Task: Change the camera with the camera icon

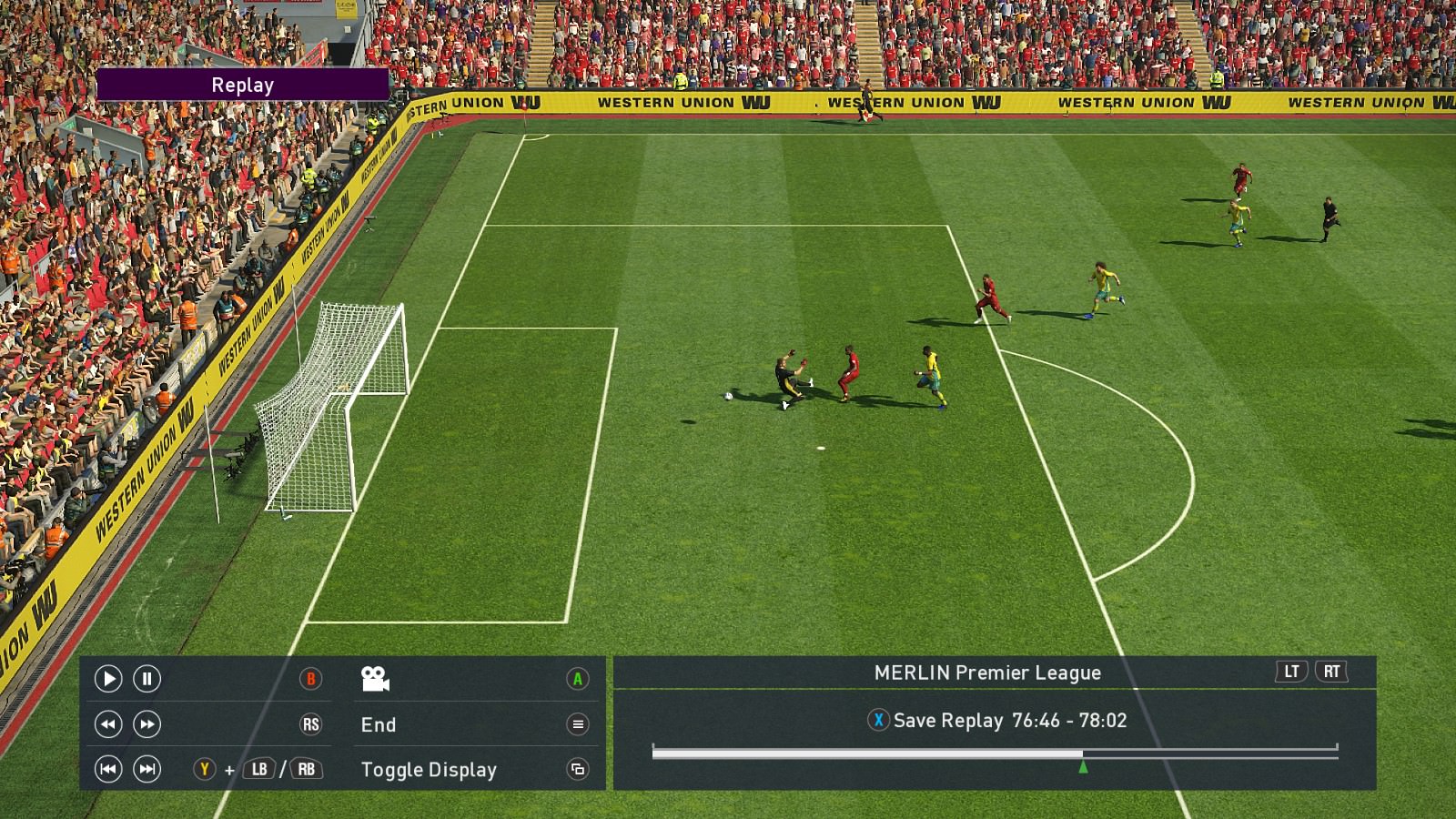Action: point(375,679)
